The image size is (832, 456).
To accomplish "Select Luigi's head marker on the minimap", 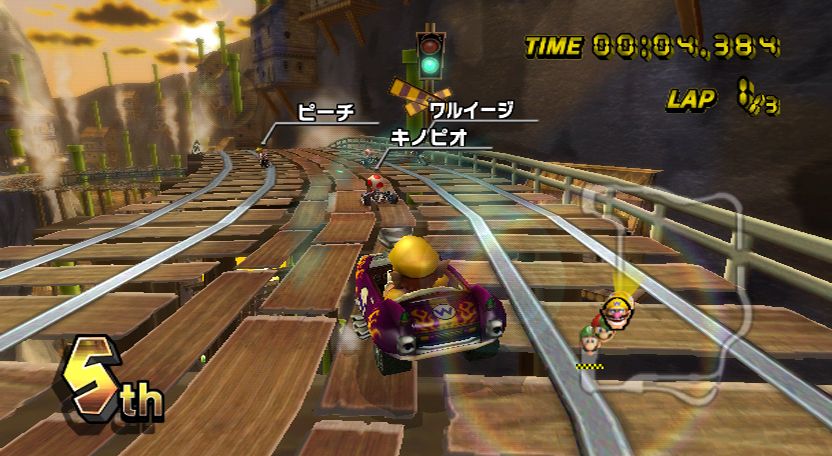I will coord(589,342).
